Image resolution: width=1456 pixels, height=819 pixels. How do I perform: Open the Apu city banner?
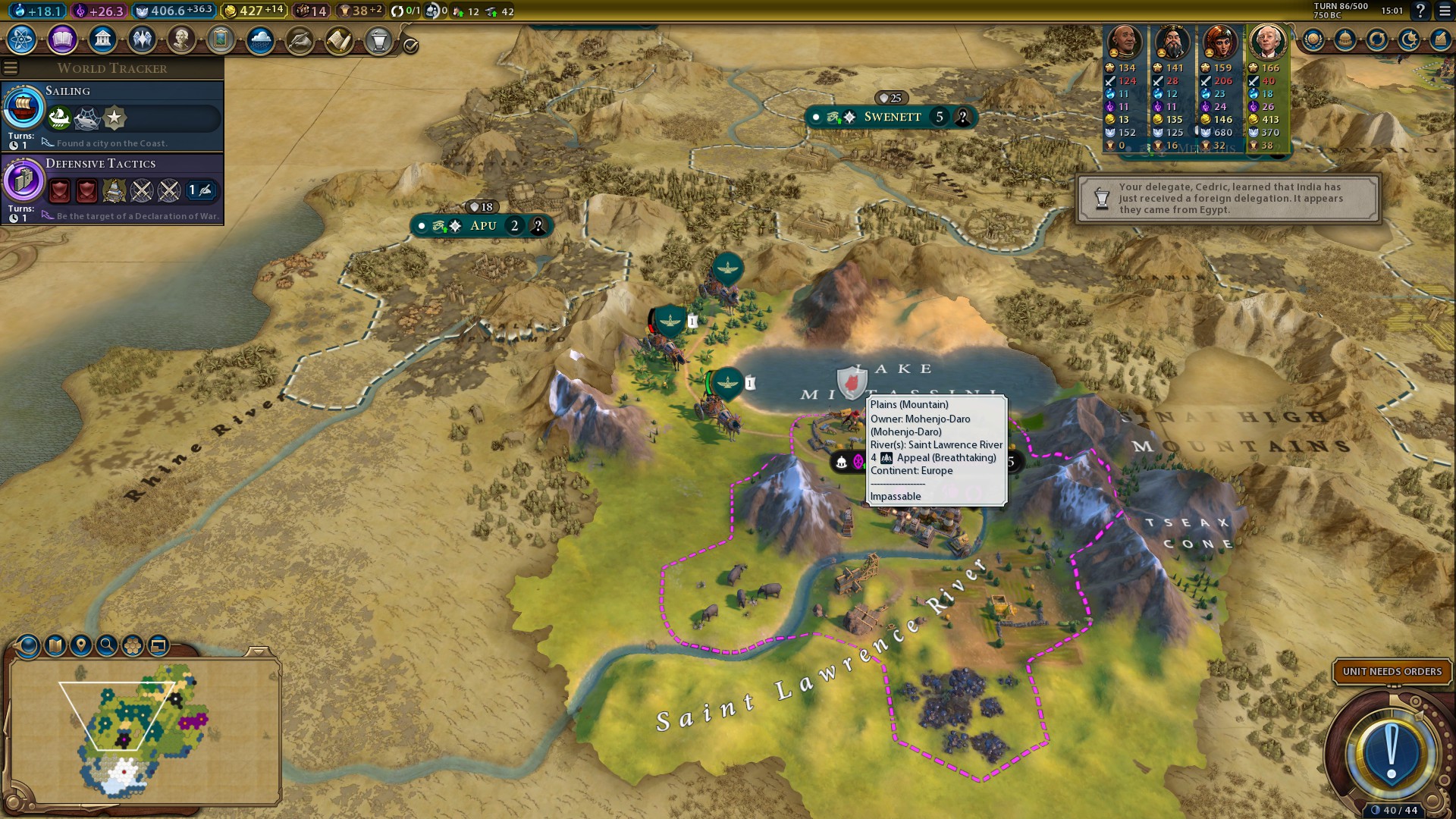482,226
